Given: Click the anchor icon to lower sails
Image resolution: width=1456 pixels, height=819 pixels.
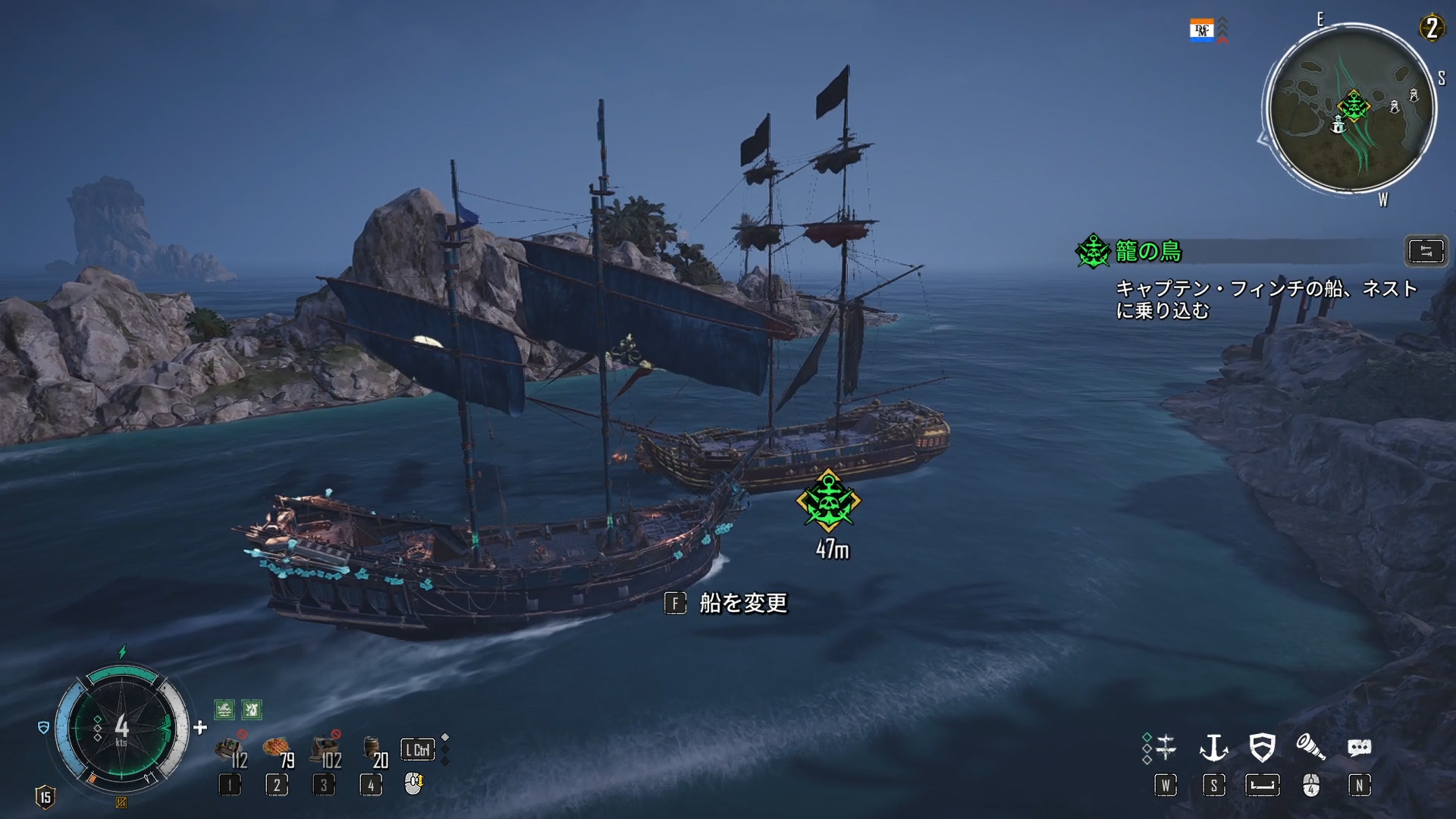Looking at the screenshot, I should [1213, 748].
